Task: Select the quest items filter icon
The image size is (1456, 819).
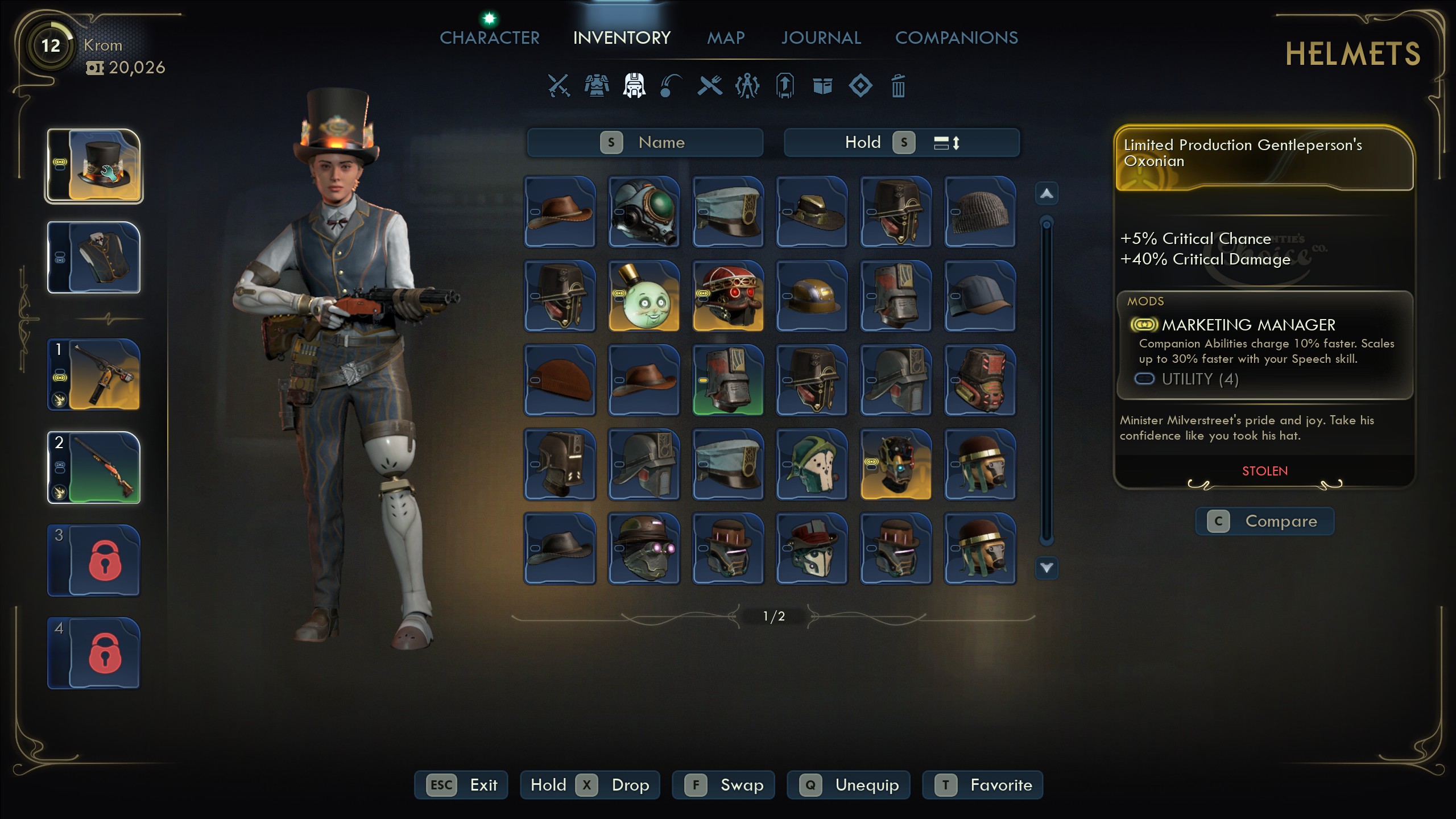Action: point(784,86)
